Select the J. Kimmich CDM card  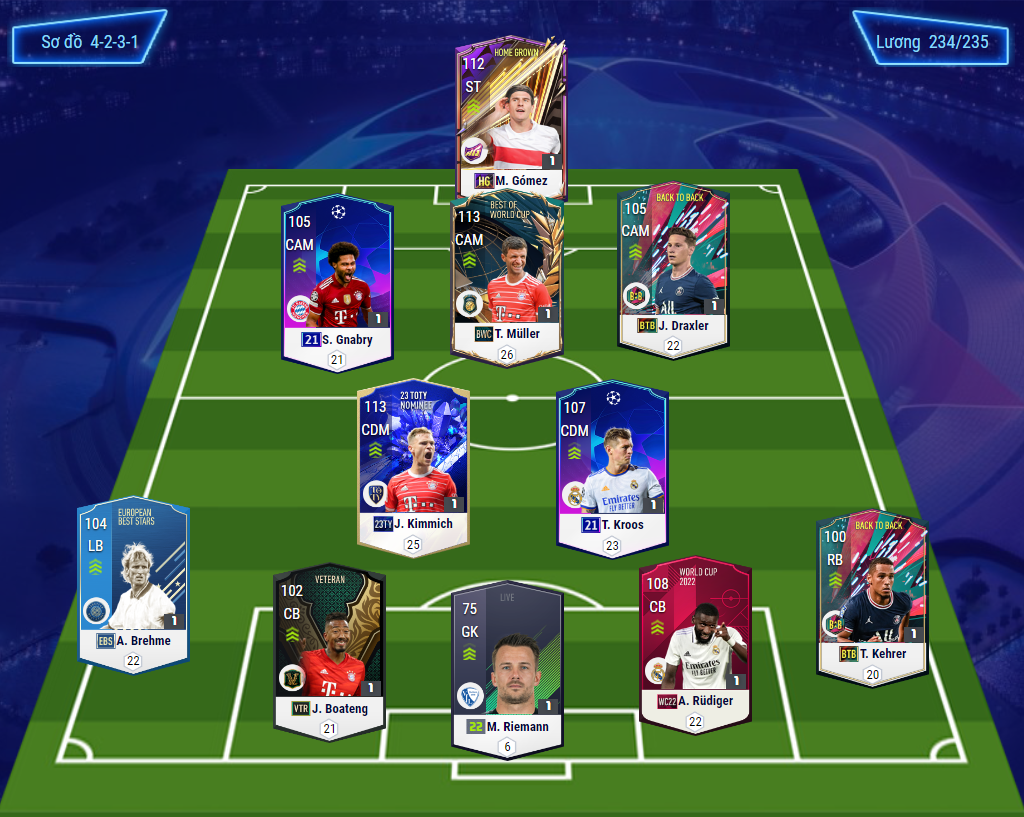pyautogui.click(x=413, y=465)
